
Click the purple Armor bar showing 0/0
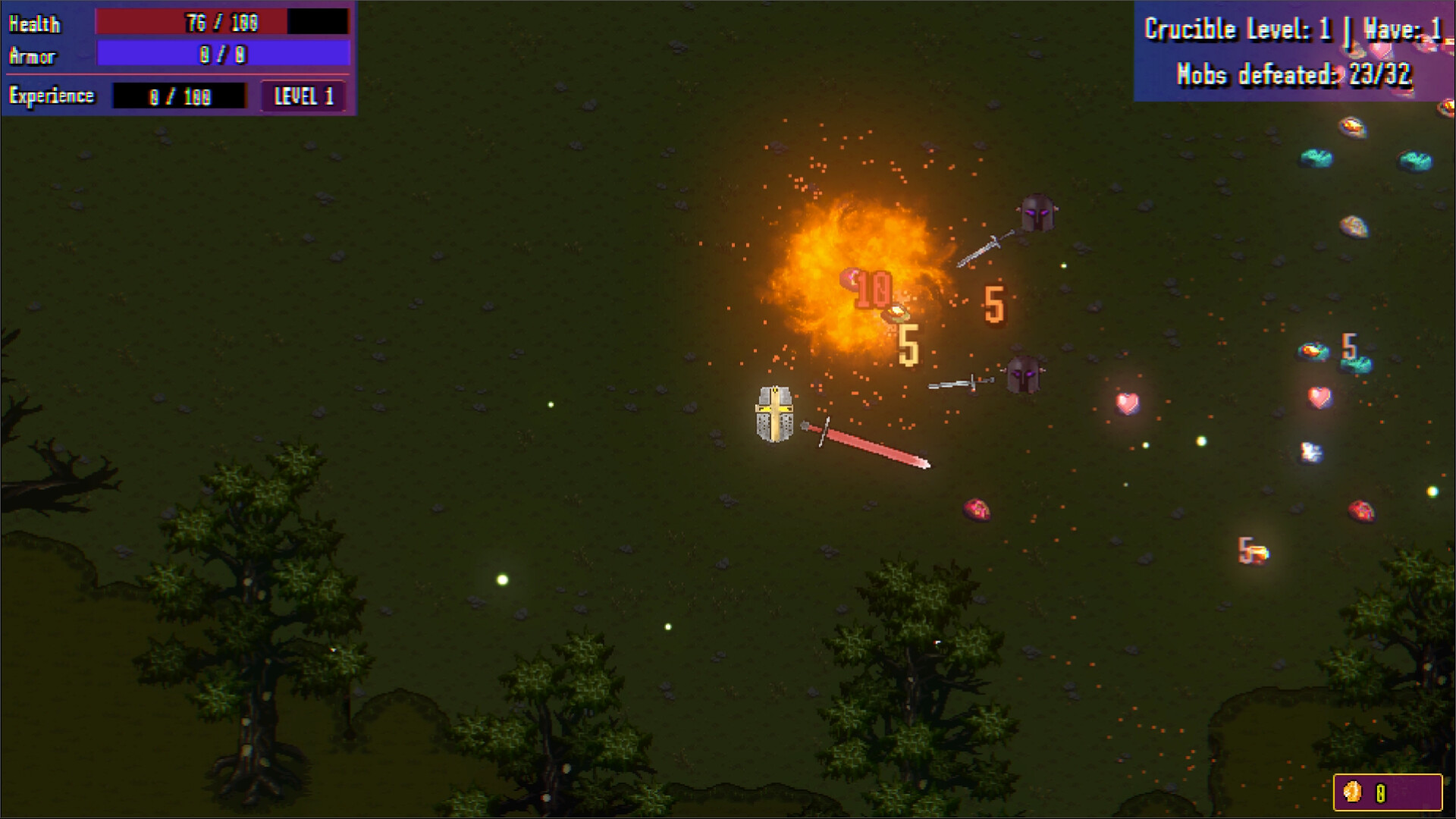221,55
